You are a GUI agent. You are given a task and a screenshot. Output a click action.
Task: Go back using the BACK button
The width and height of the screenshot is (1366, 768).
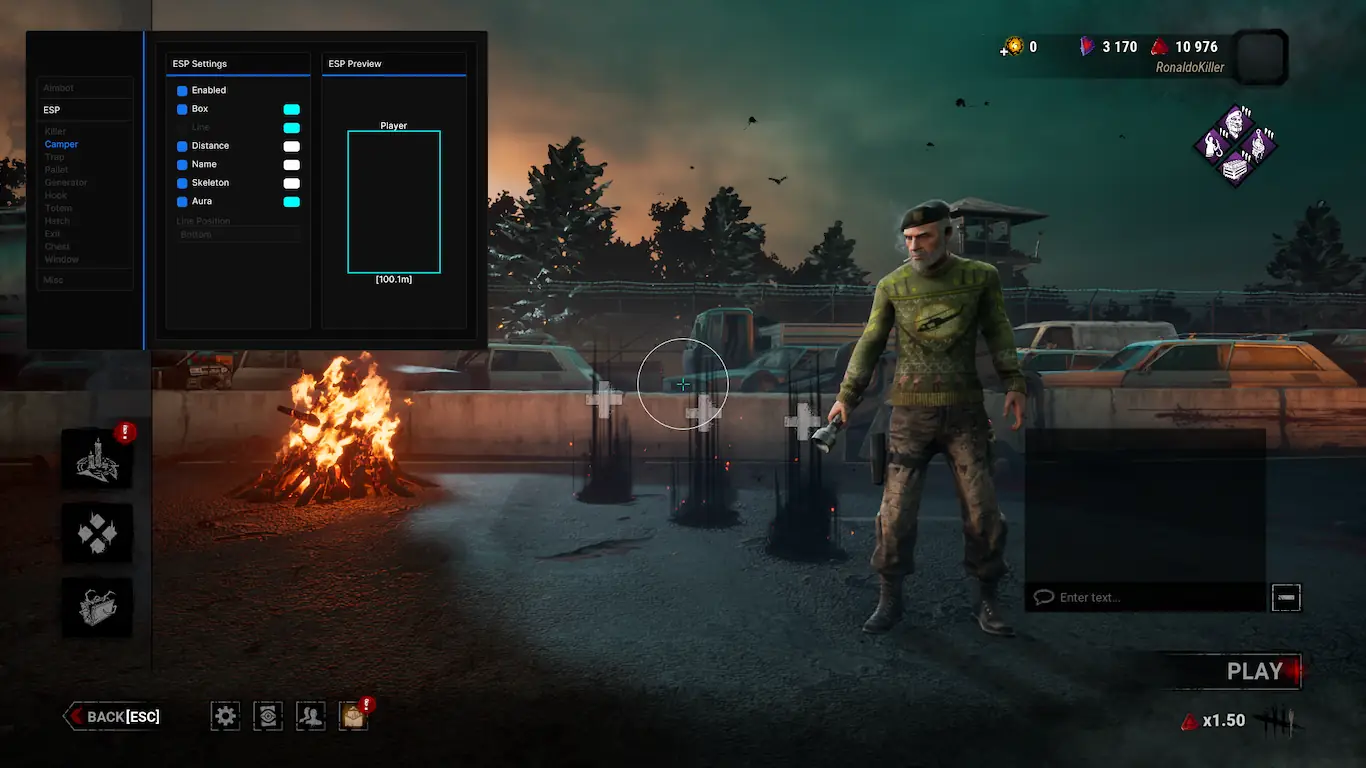click(113, 716)
